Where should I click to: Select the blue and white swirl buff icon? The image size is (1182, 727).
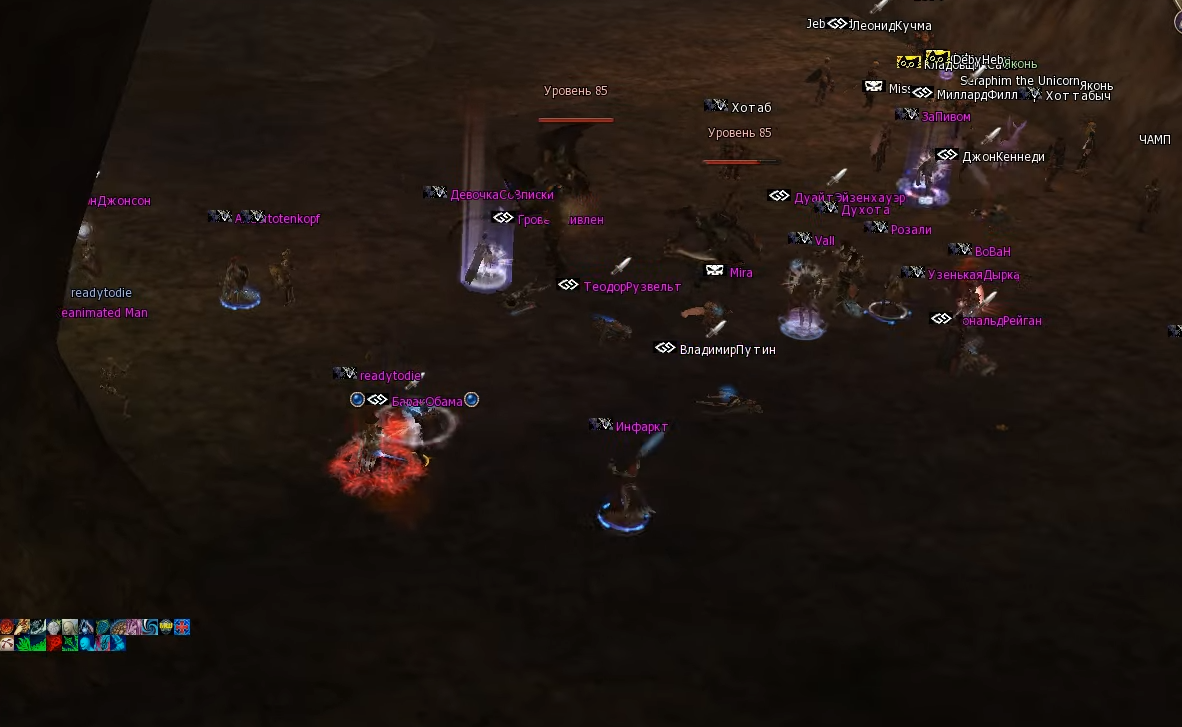click(x=150, y=627)
